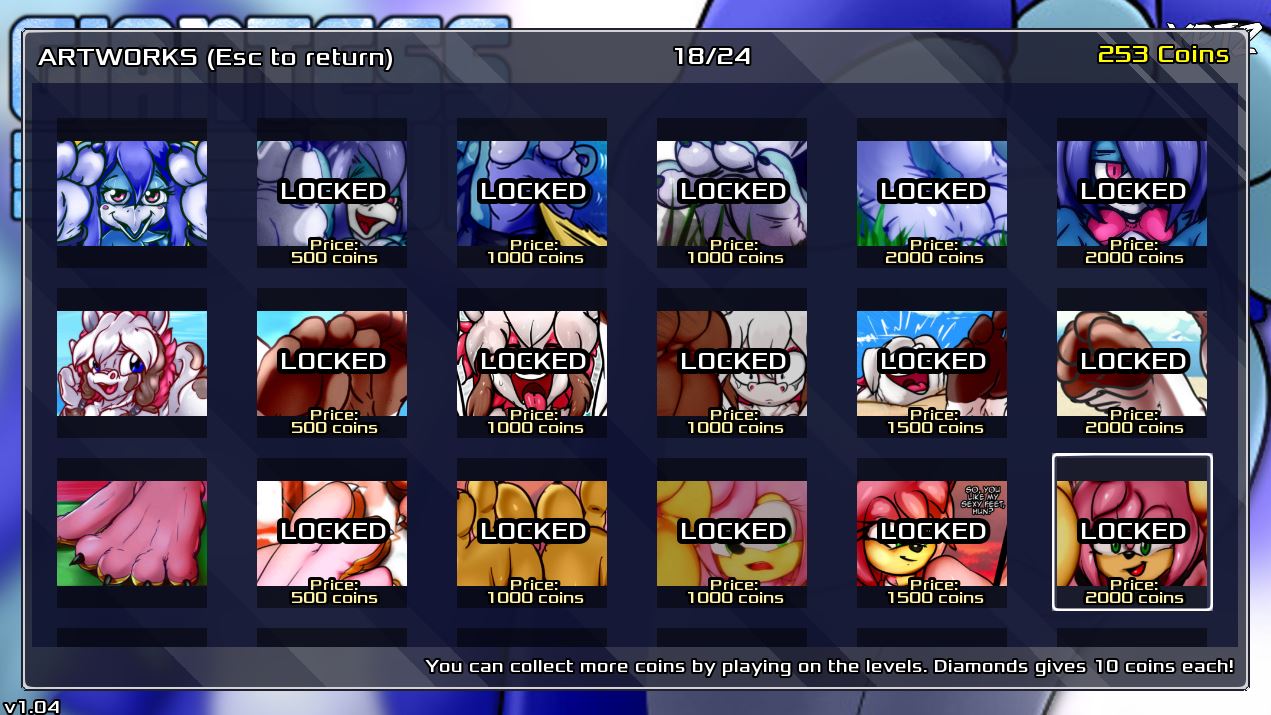Select locked 1000-coin yellow face pink hair artwork
The width and height of the screenshot is (1271, 715).
[x=732, y=533]
